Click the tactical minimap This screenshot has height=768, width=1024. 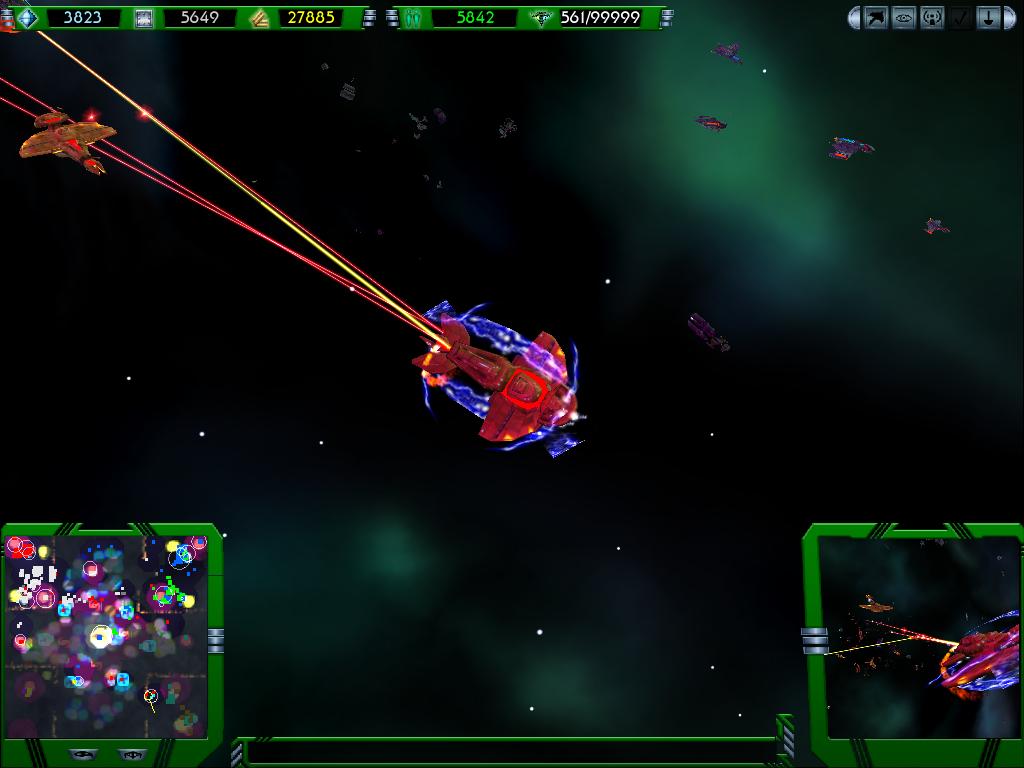106,636
